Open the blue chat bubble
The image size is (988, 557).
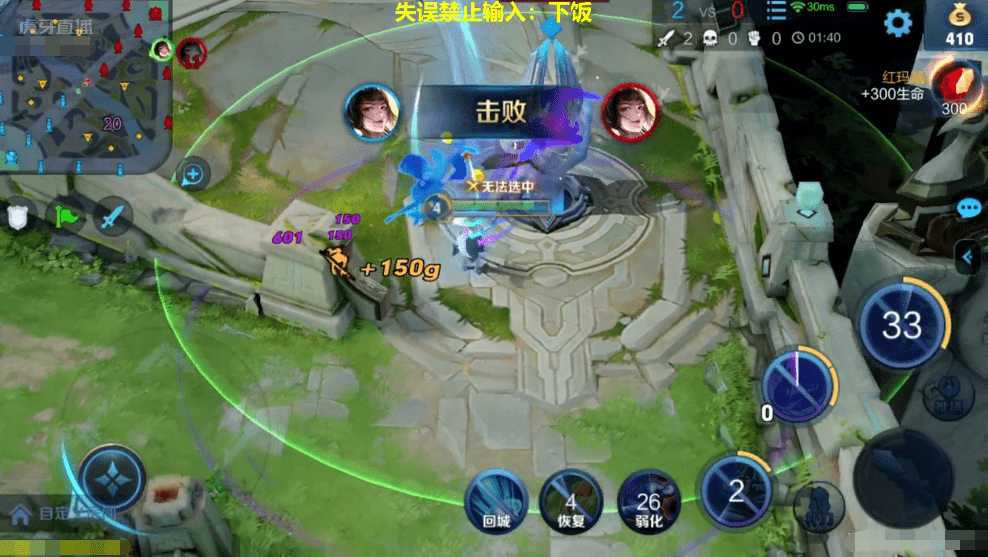coord(968,208)
